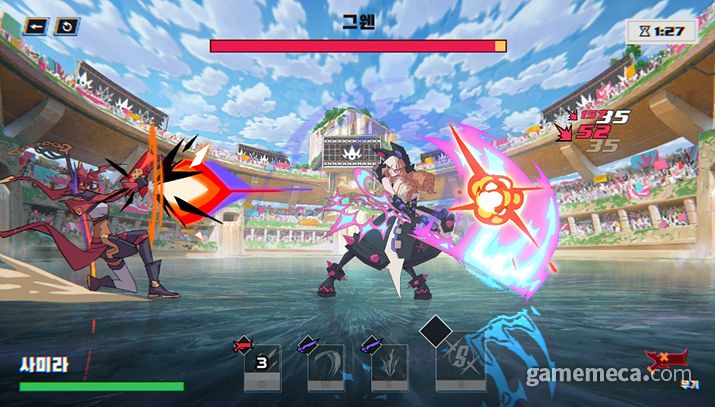Click the circular restart arrow button
715x407 pixels.
(x=66, y=27)
